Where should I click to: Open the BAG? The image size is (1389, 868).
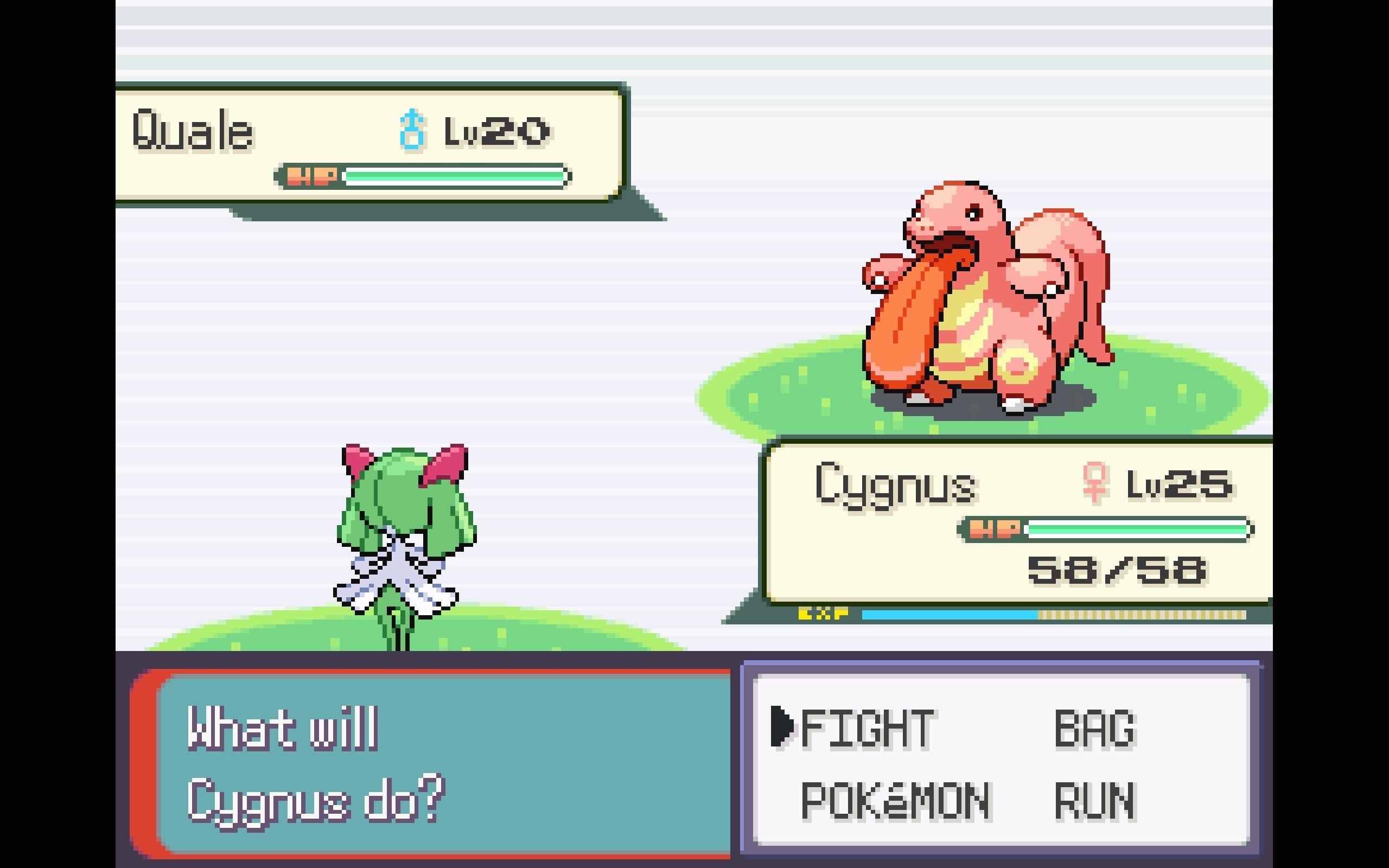1094,728
